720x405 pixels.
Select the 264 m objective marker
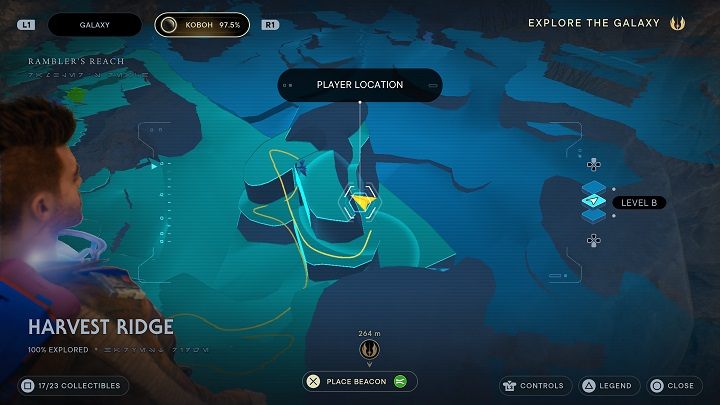click(x=367, y=350)
